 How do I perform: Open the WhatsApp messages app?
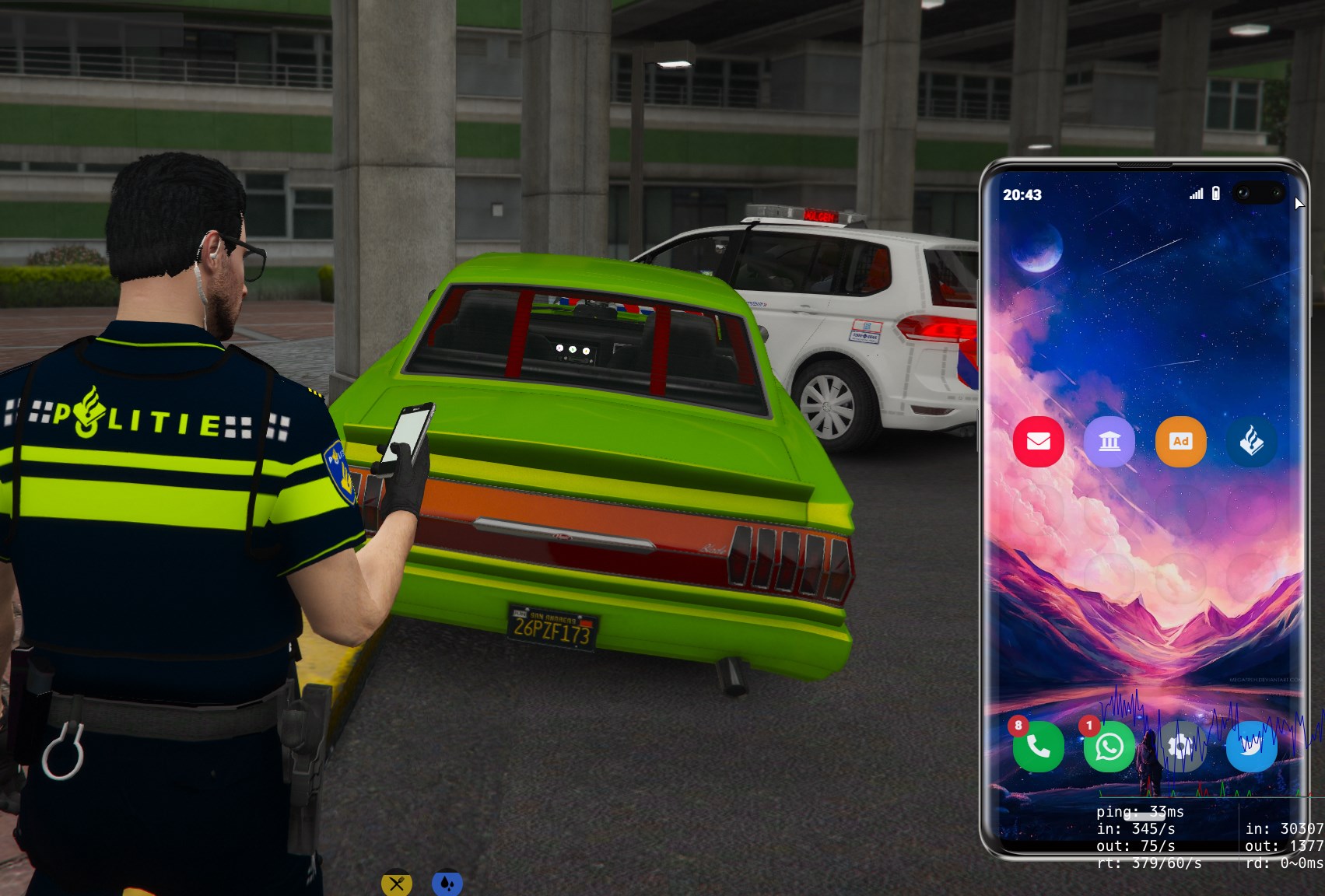(1109, 747)
